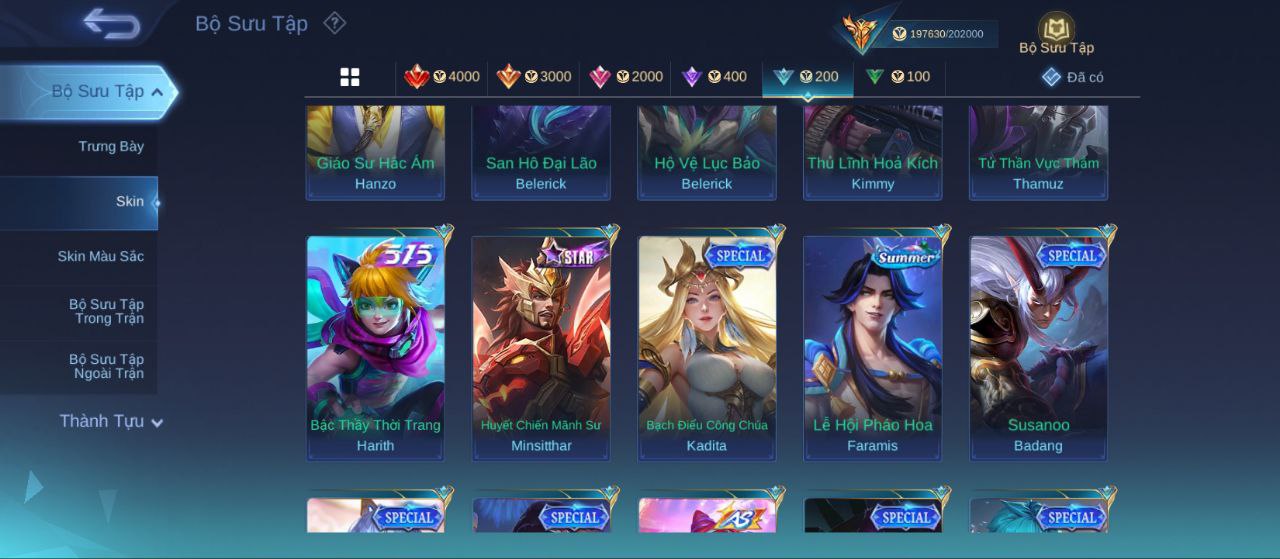Switch to the 4000 points tier tab
This screenshot has width=1280, height=559.
tap(442, 77)
